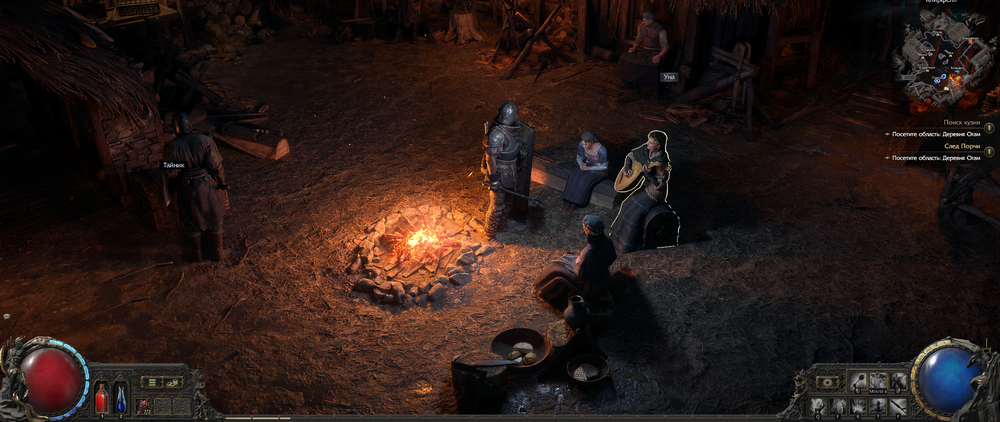Activate the skill bound to F

[x=899, y=405]
